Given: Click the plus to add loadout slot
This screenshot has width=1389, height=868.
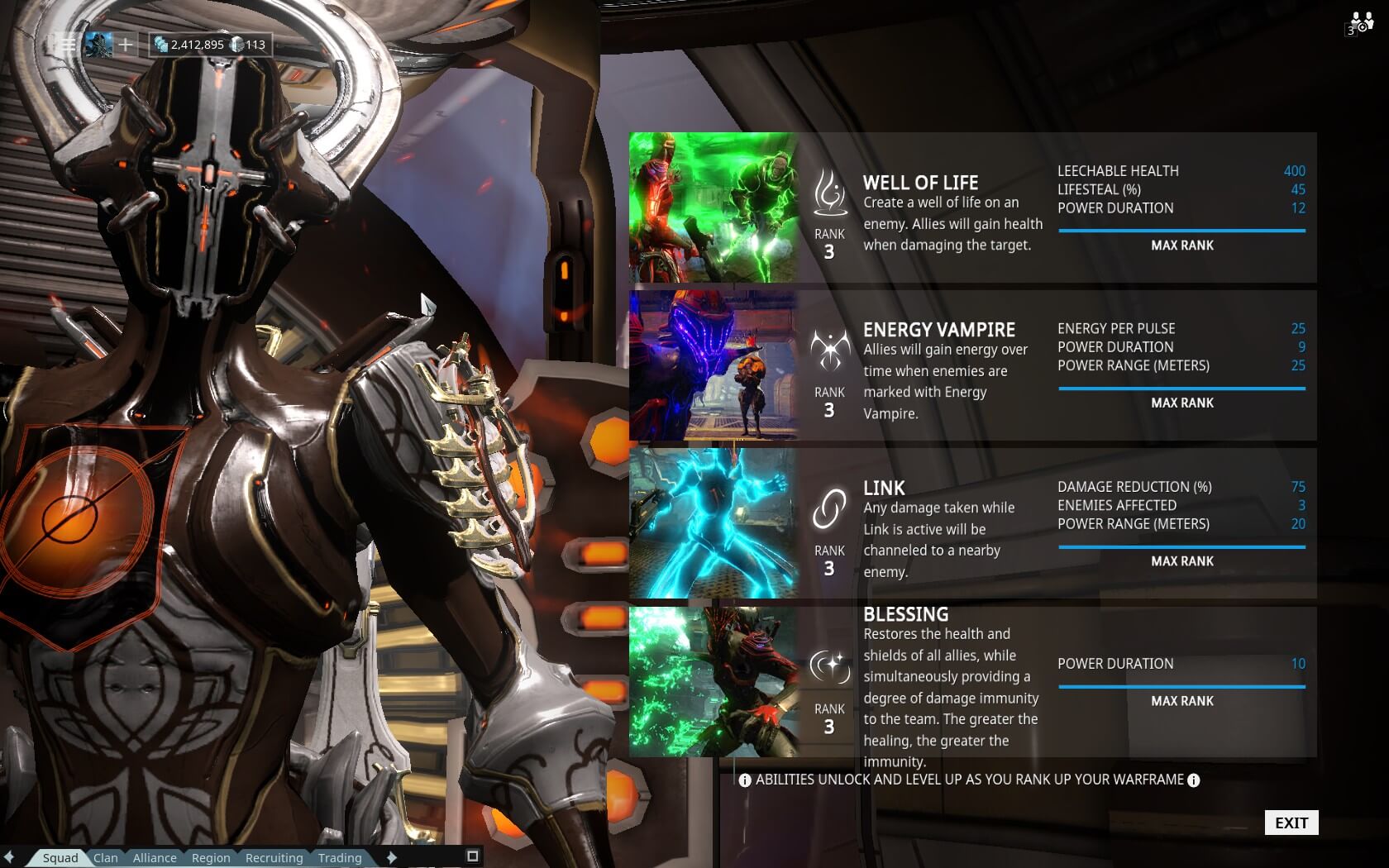Looking at the screenshot, I should 125,44.
